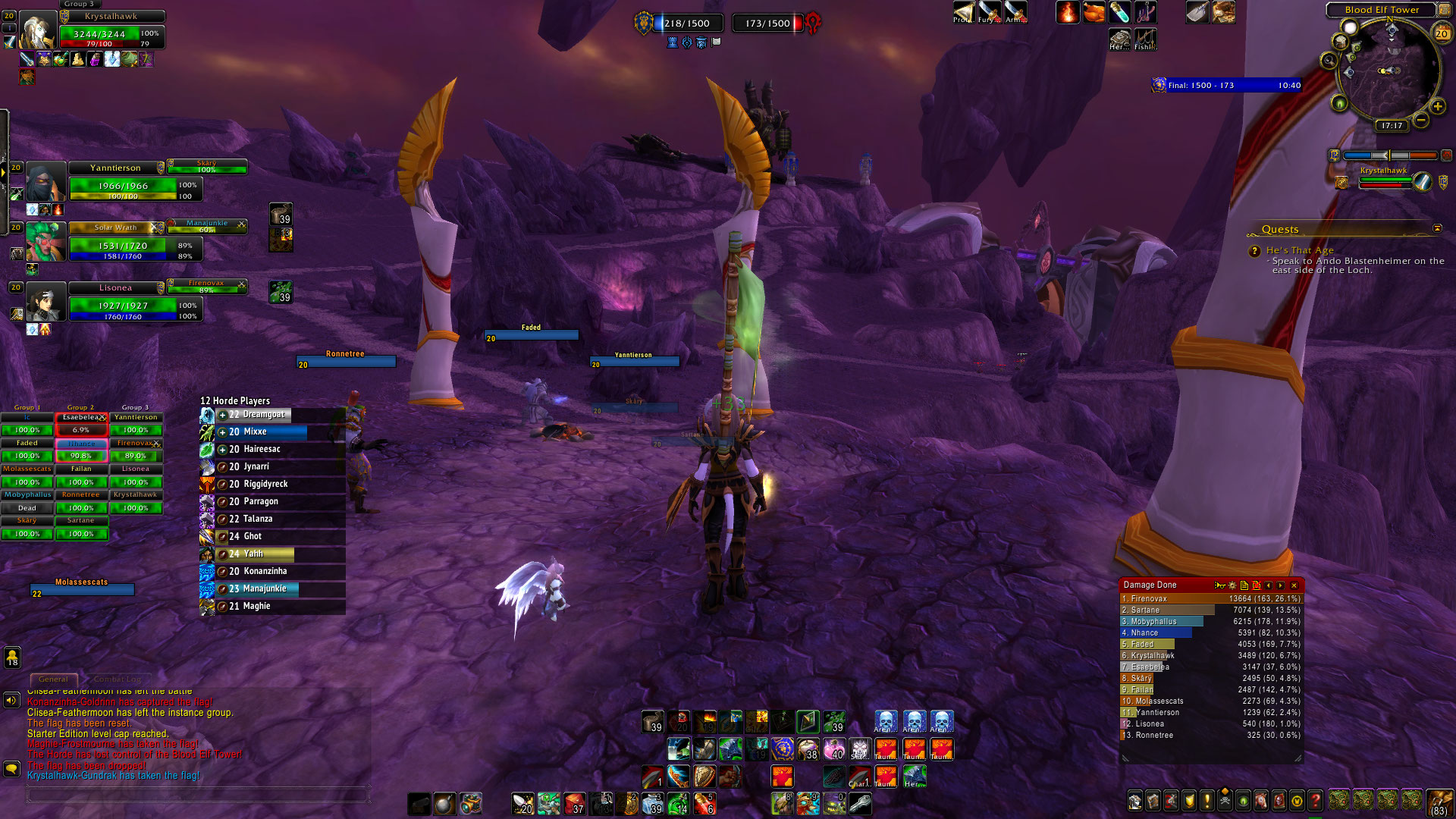
Task: Open the character info micro button
Action: 1135,801
